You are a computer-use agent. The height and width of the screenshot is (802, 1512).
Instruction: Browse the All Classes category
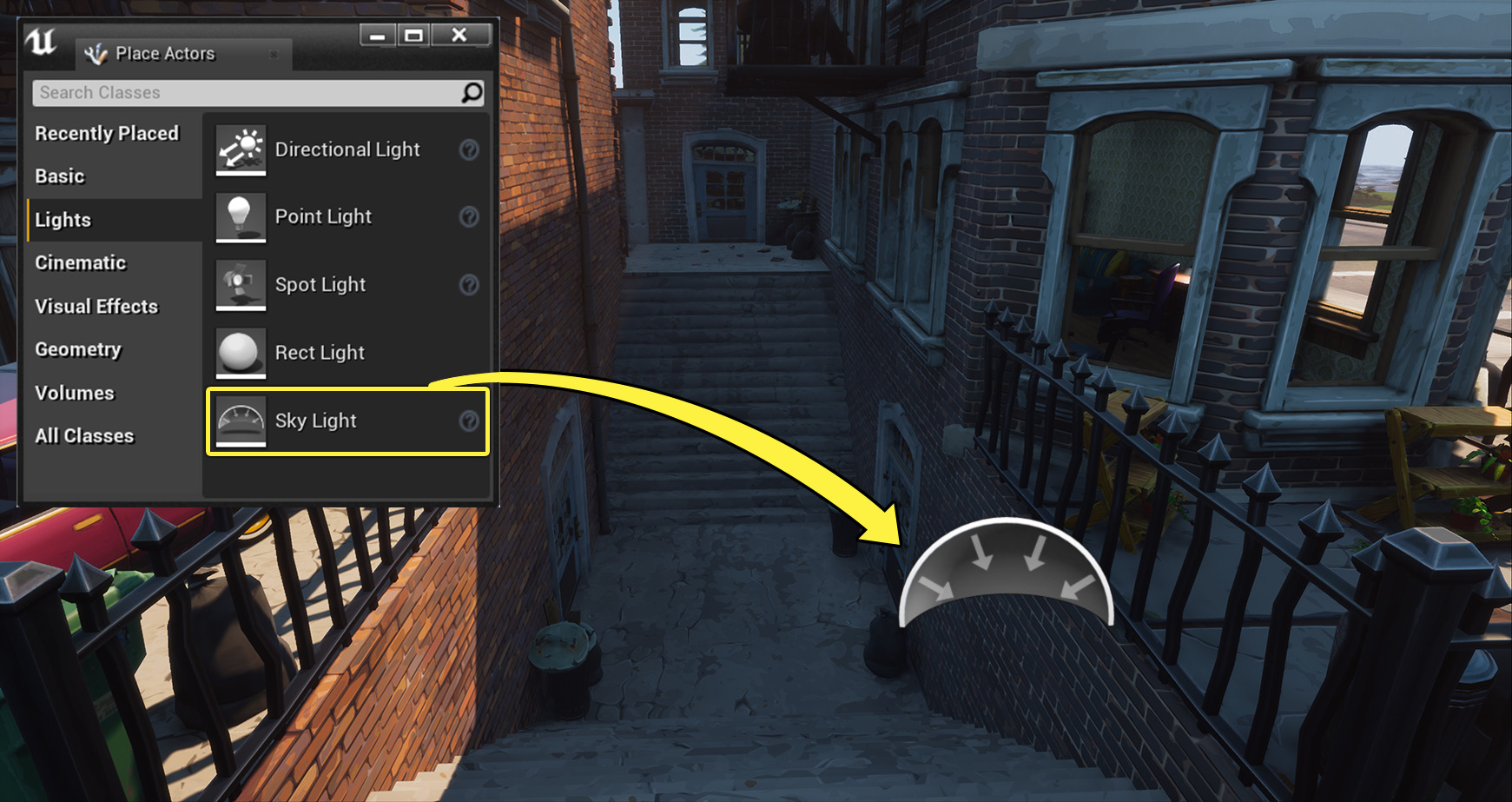tap(84, 435)
